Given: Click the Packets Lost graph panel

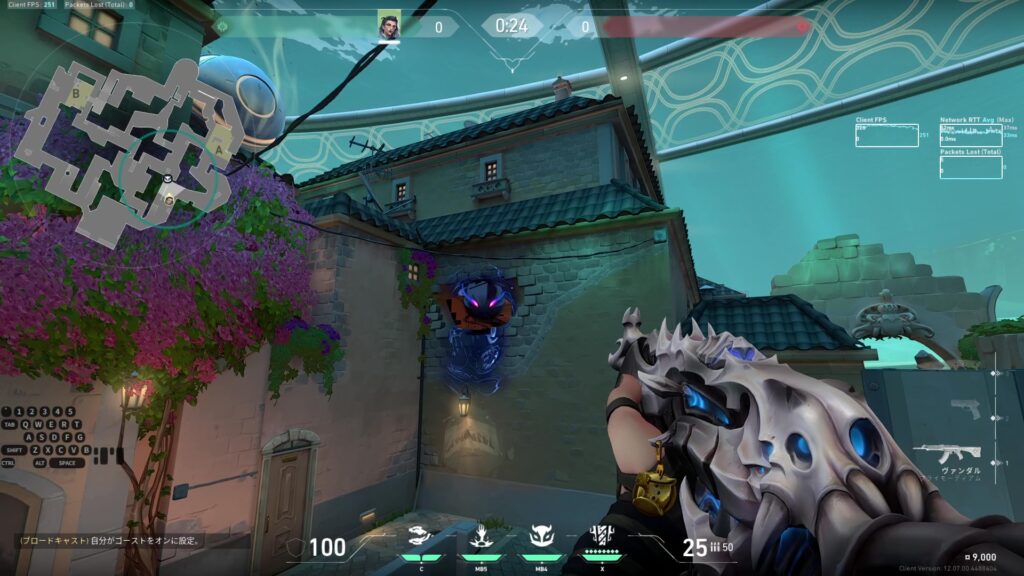Looking at the screenshot, I should 970,166.
